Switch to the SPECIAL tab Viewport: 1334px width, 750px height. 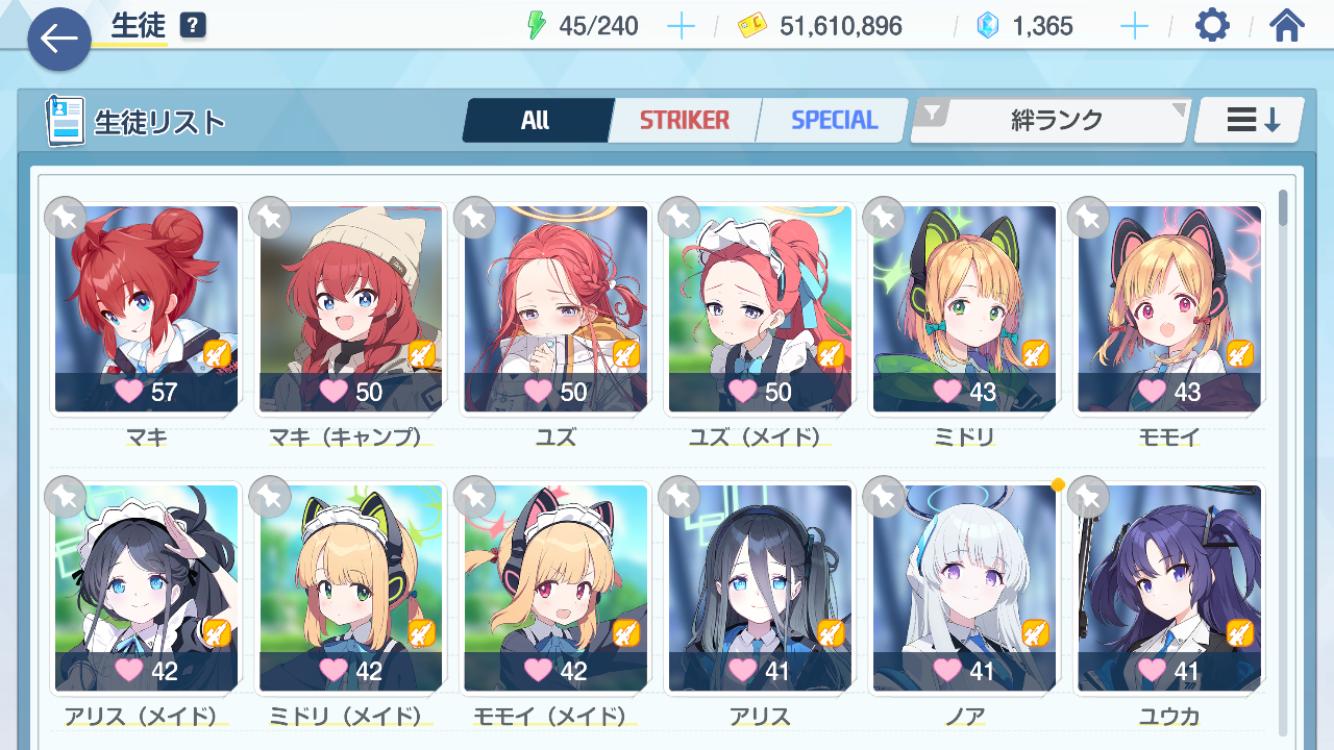pos(834,121)
